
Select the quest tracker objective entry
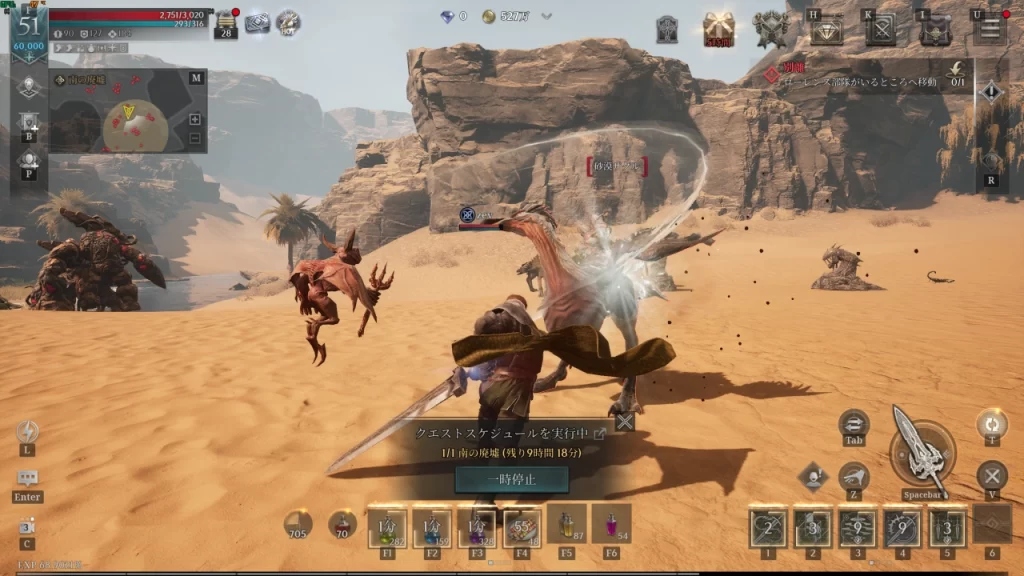(x=860, y=78)
